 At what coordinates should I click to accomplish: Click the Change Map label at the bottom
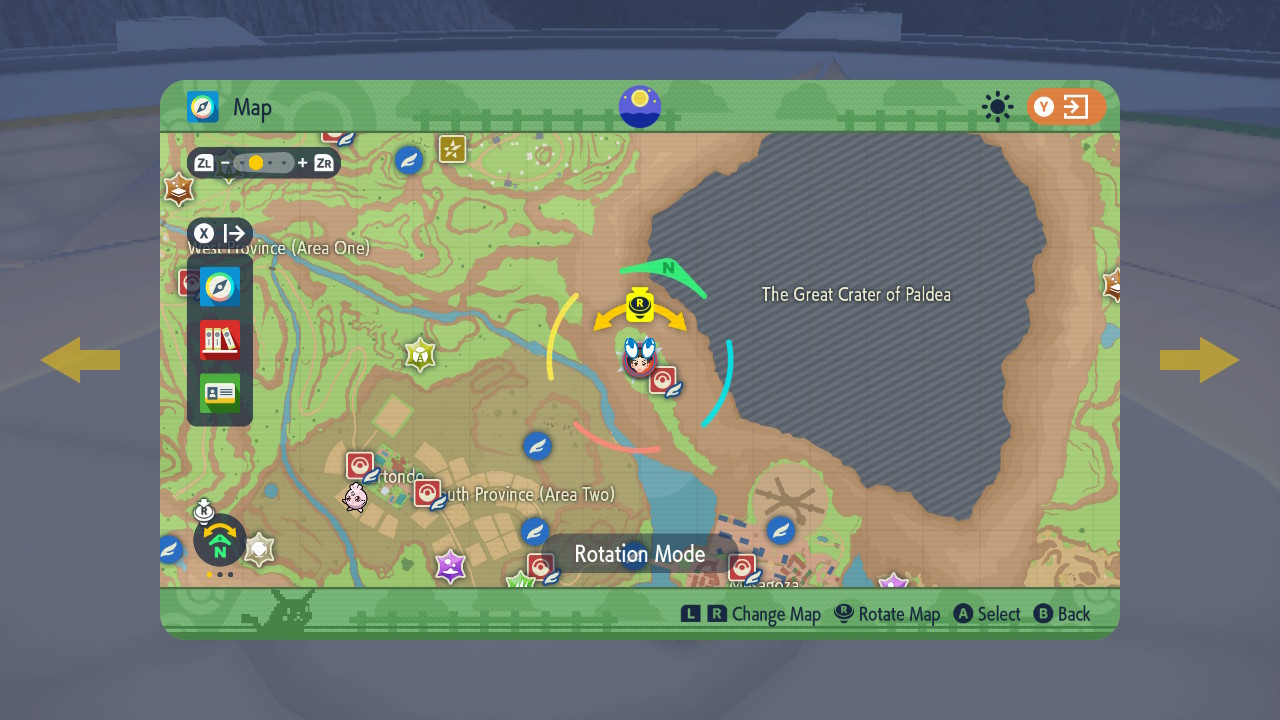coord(775,613)
